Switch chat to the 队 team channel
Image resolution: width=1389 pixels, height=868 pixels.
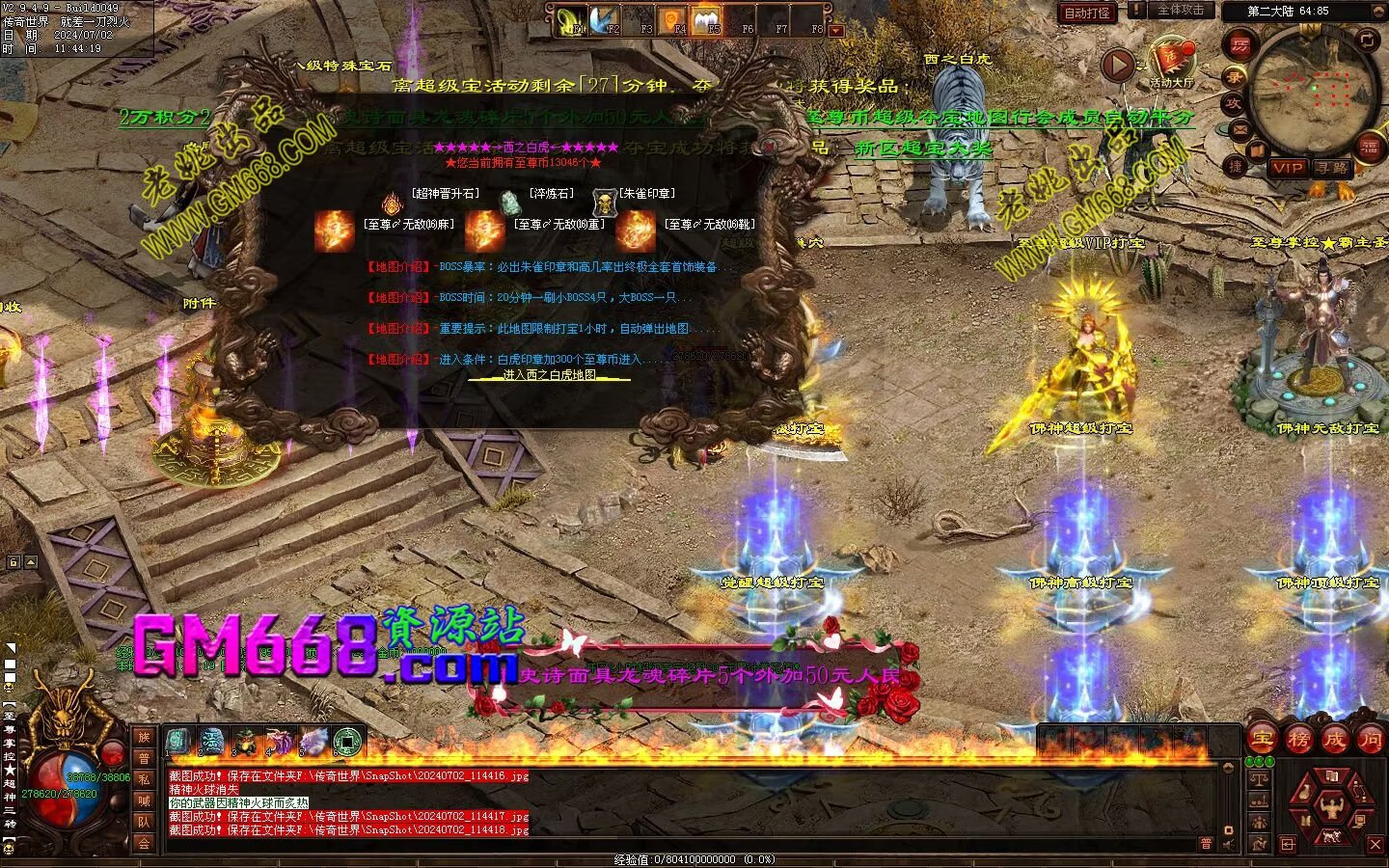point(144,822)
